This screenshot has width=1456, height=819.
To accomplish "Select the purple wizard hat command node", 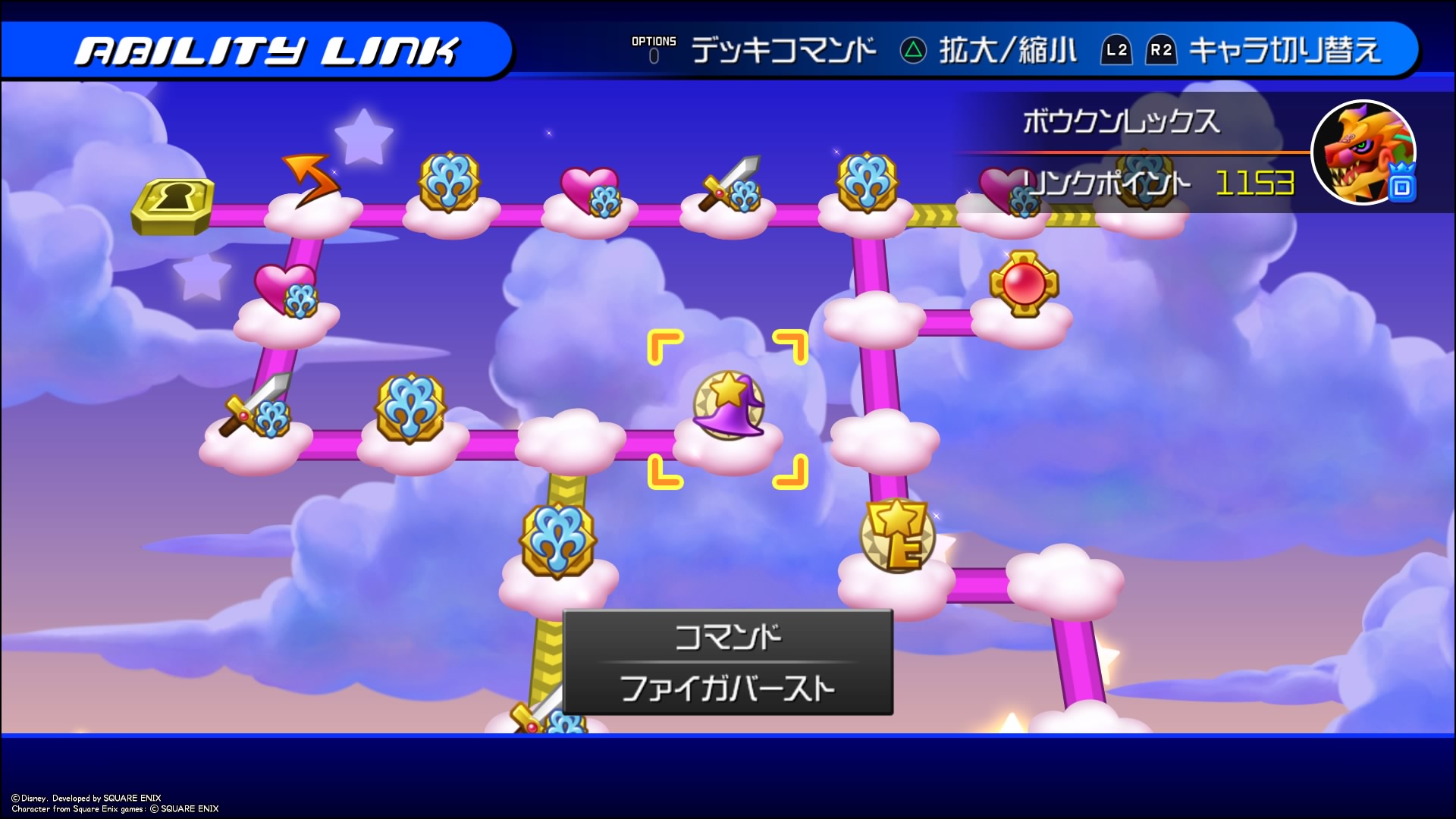I will click(728, 406).
